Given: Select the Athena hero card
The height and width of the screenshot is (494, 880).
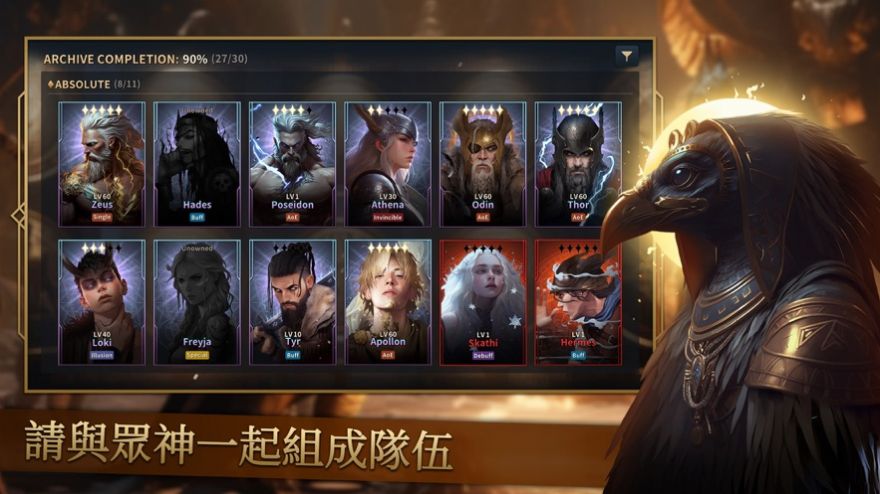Looking at the screenshot, I should (388, 163).
